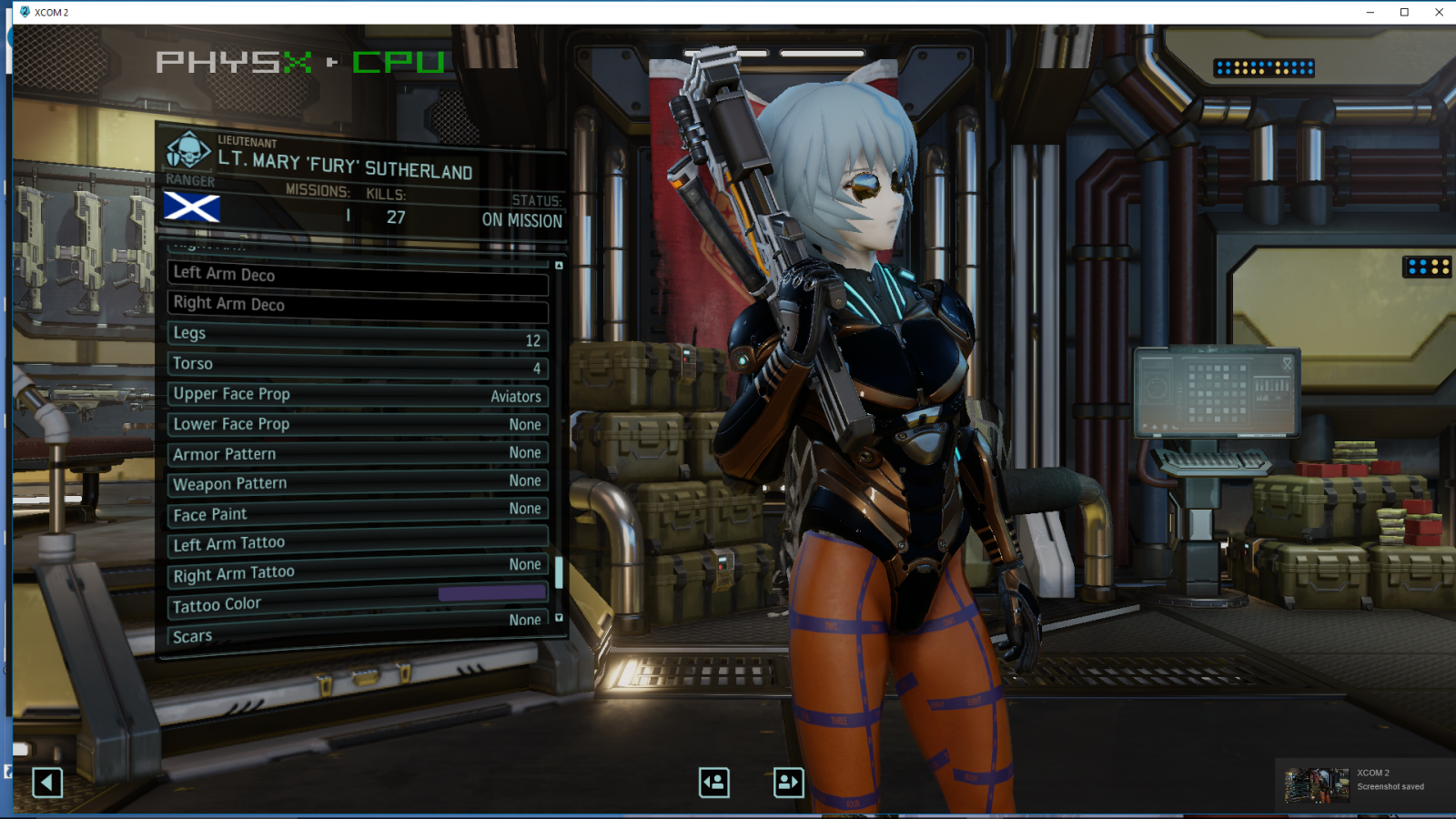
Task: Select the previous soldier navigation icon
Action: [x=714, y=781]
